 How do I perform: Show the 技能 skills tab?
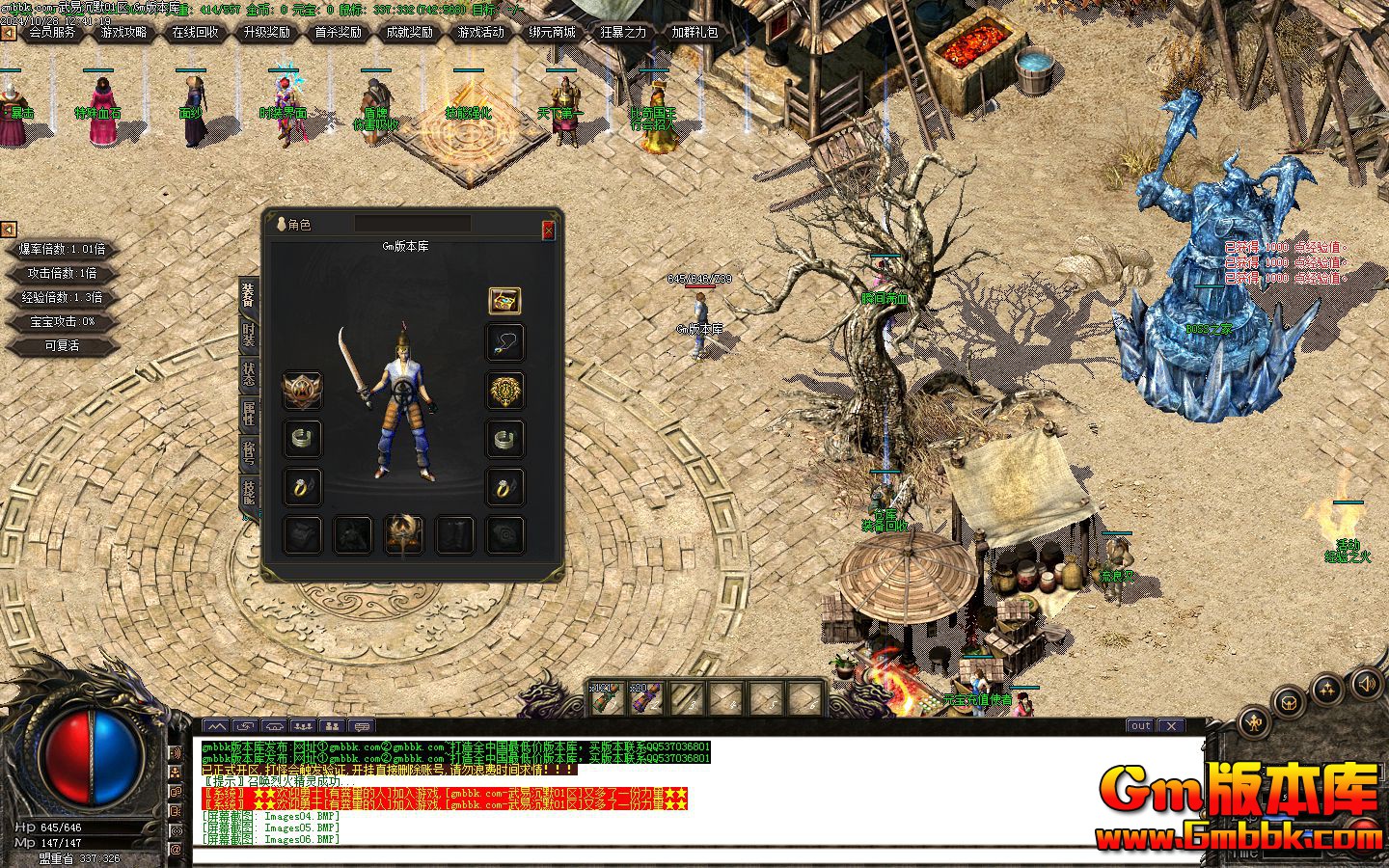(248, 492)
